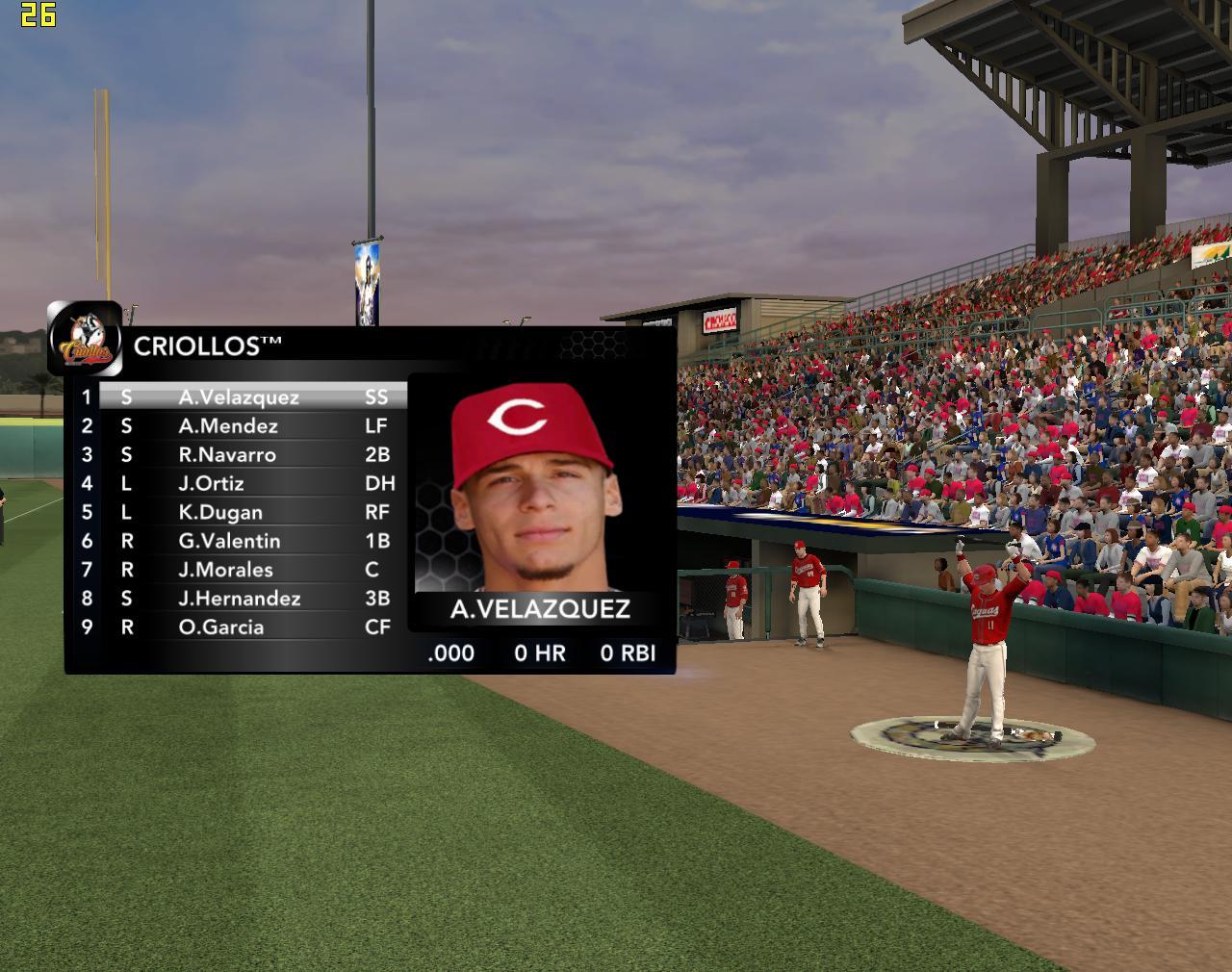This screenshot has width=1232, height=972.
Task: Pick R.Navarro from the batting order
Action: click(x=227, y=455)
